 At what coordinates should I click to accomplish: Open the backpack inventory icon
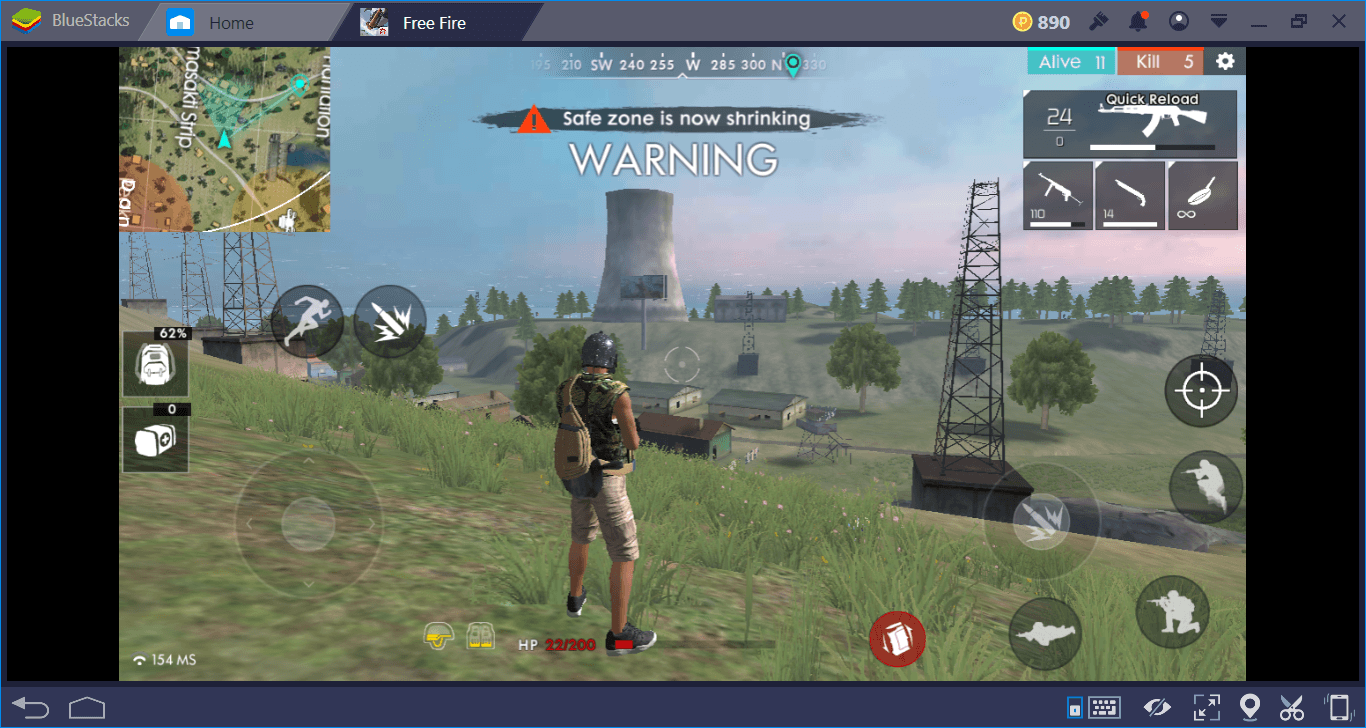(x=156, y=363)
